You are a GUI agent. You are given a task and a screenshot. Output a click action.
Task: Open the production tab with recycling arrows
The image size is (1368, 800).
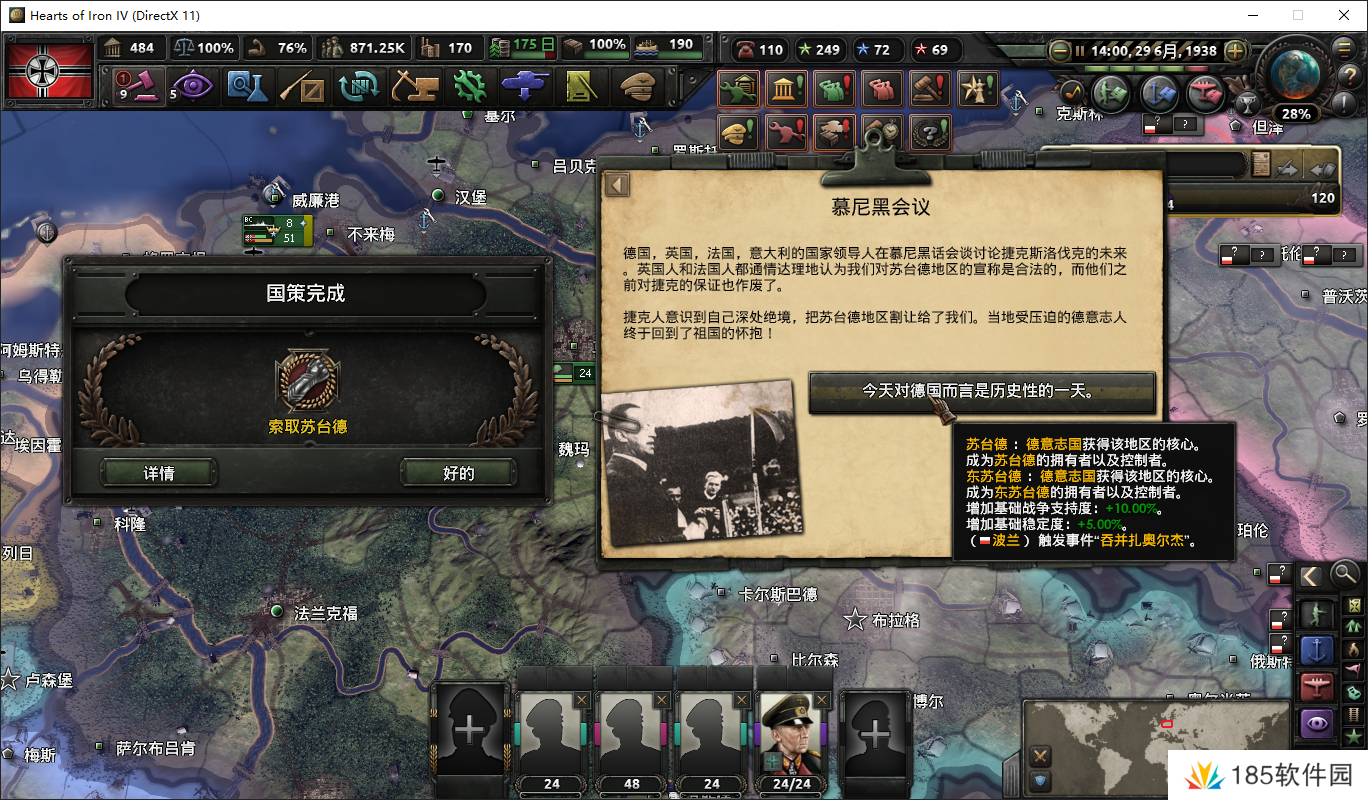point(359,88)
